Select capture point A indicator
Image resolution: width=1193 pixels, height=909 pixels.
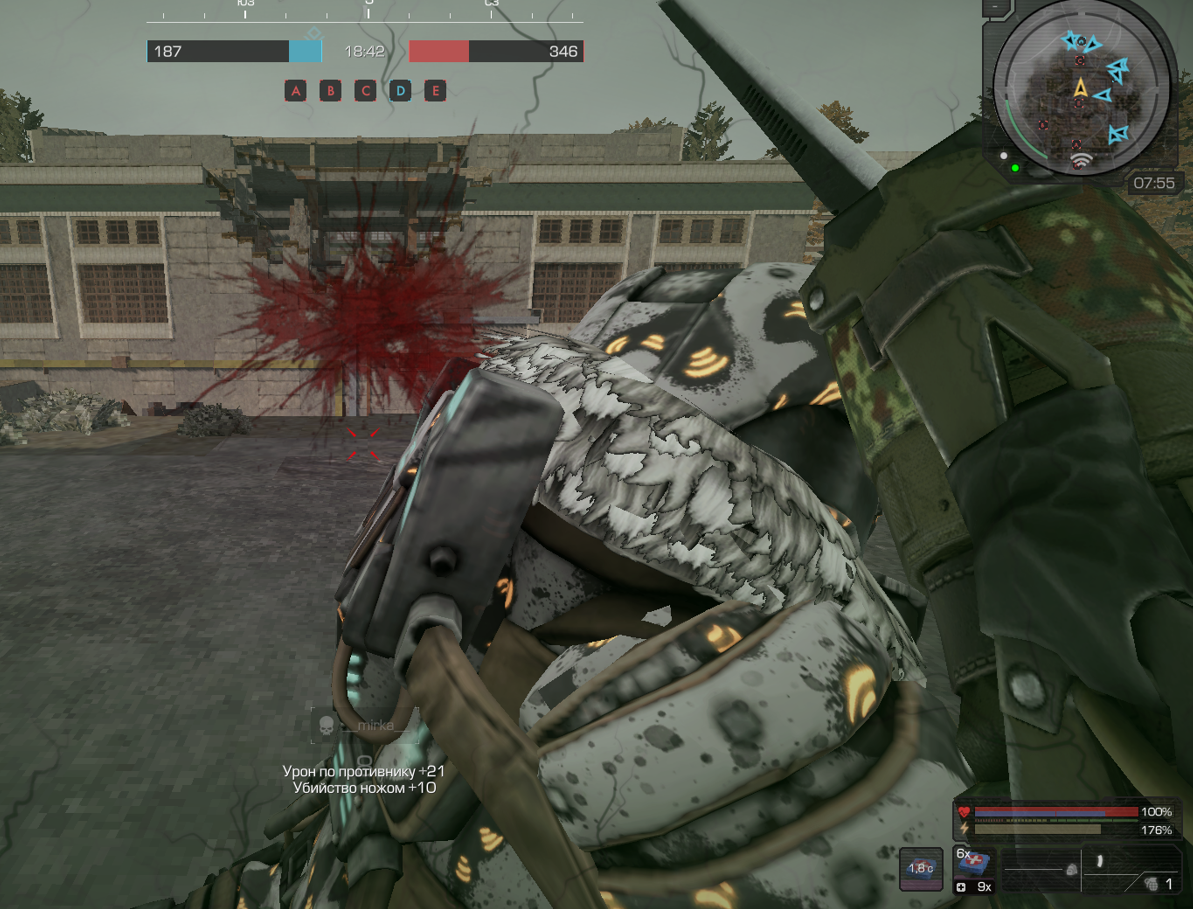(295, 91)
